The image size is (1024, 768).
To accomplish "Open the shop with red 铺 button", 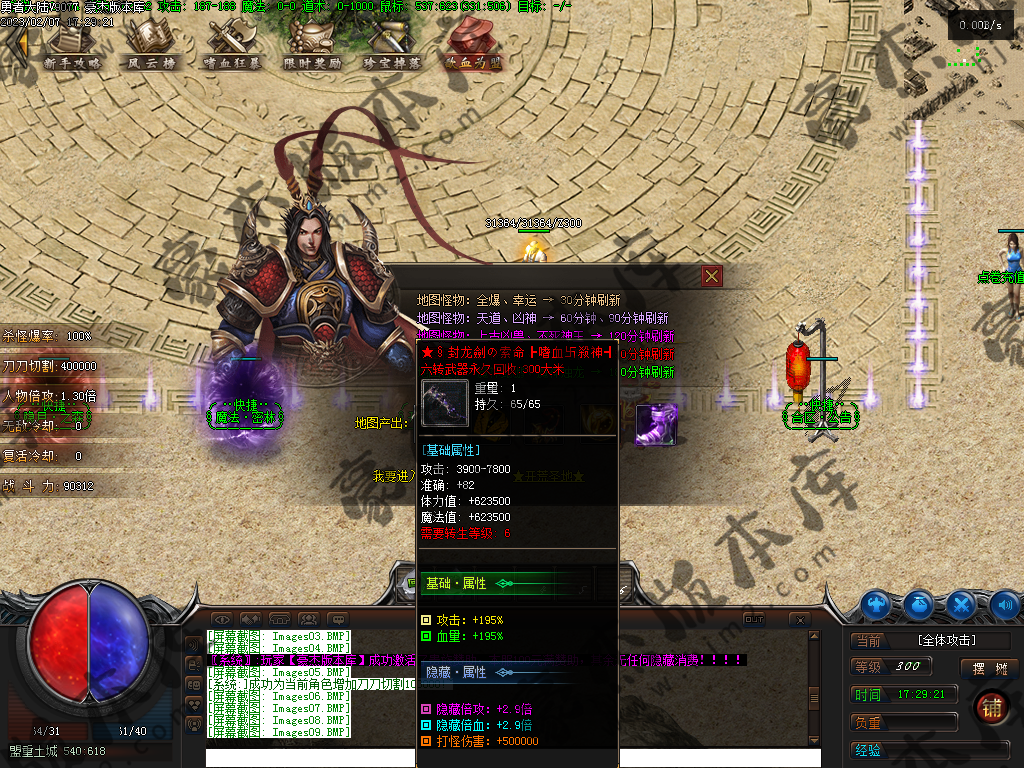I will pos(991,705).
